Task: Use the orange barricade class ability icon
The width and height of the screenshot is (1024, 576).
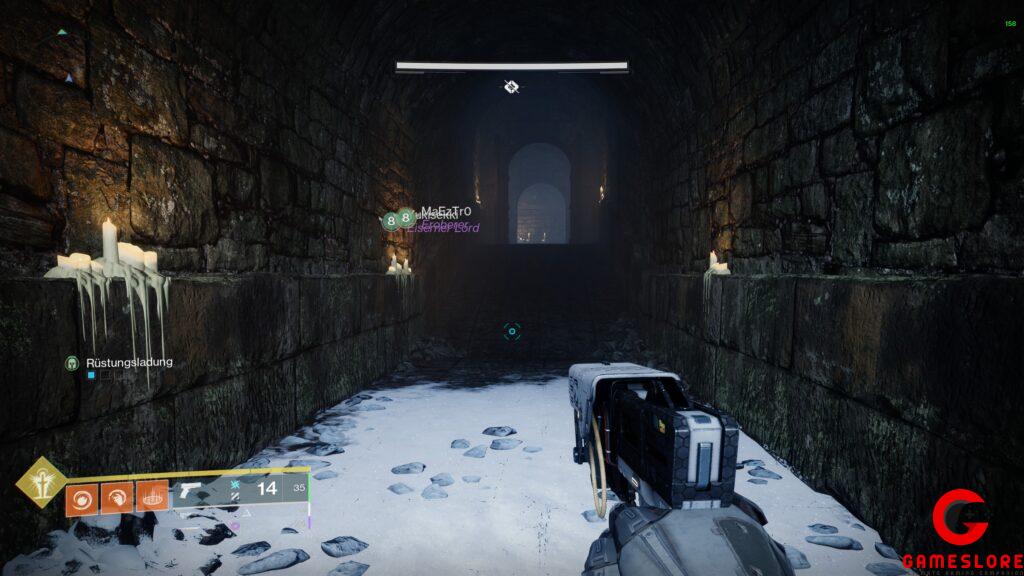Action: coord(152,497)
